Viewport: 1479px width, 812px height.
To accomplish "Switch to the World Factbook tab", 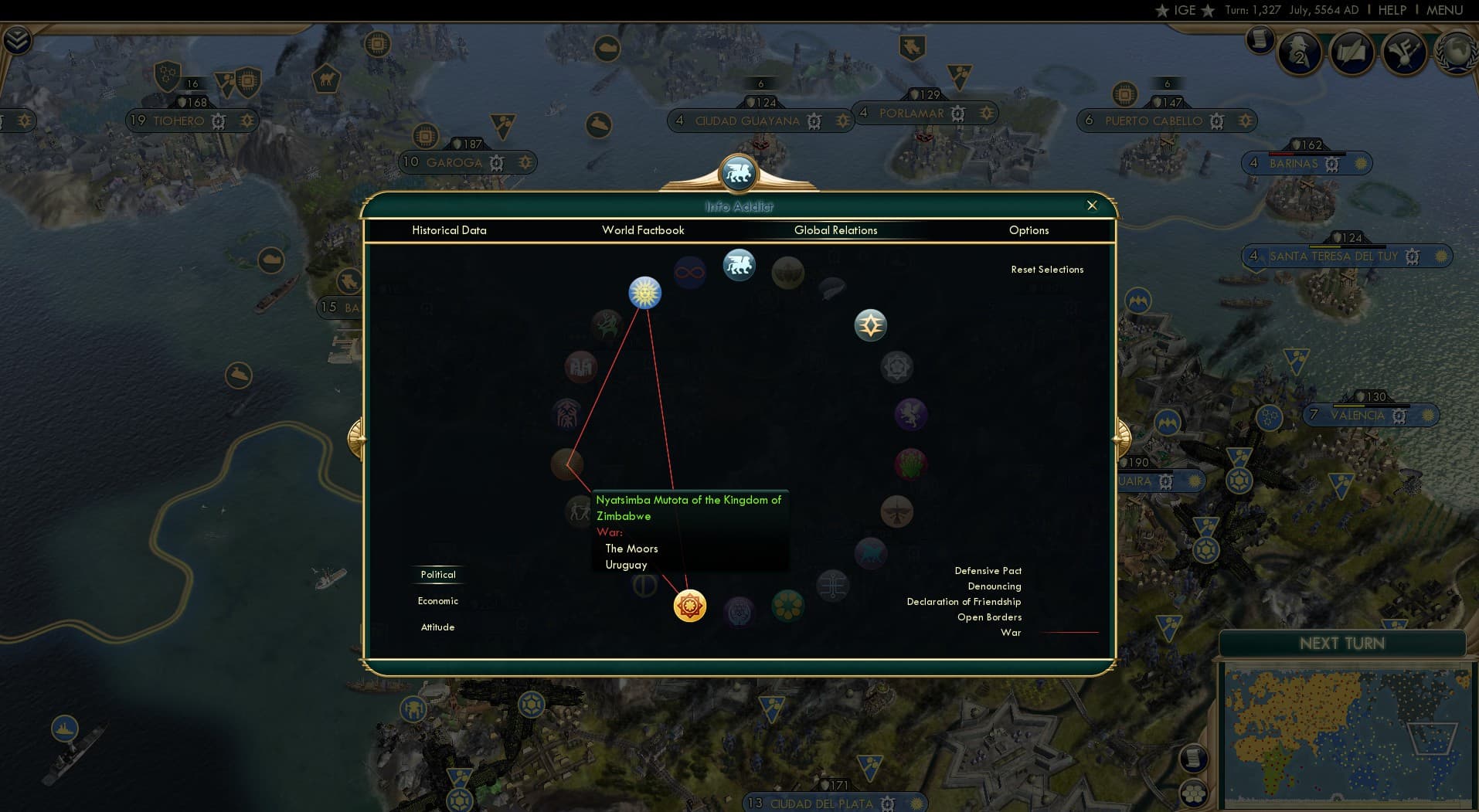I will pyautogui.click(x=644, y=230).
